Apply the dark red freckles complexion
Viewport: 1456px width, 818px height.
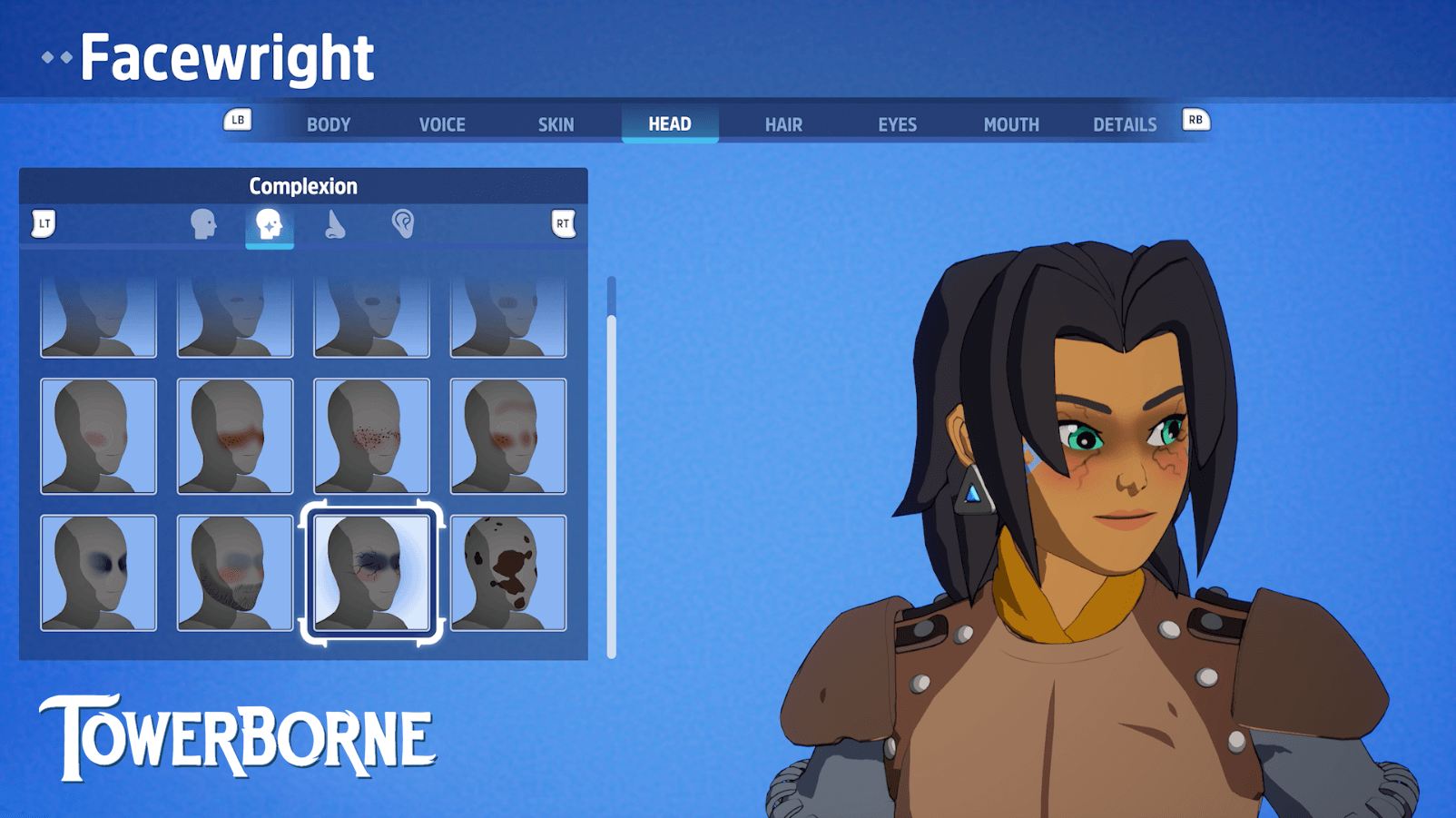pos(371,437)
